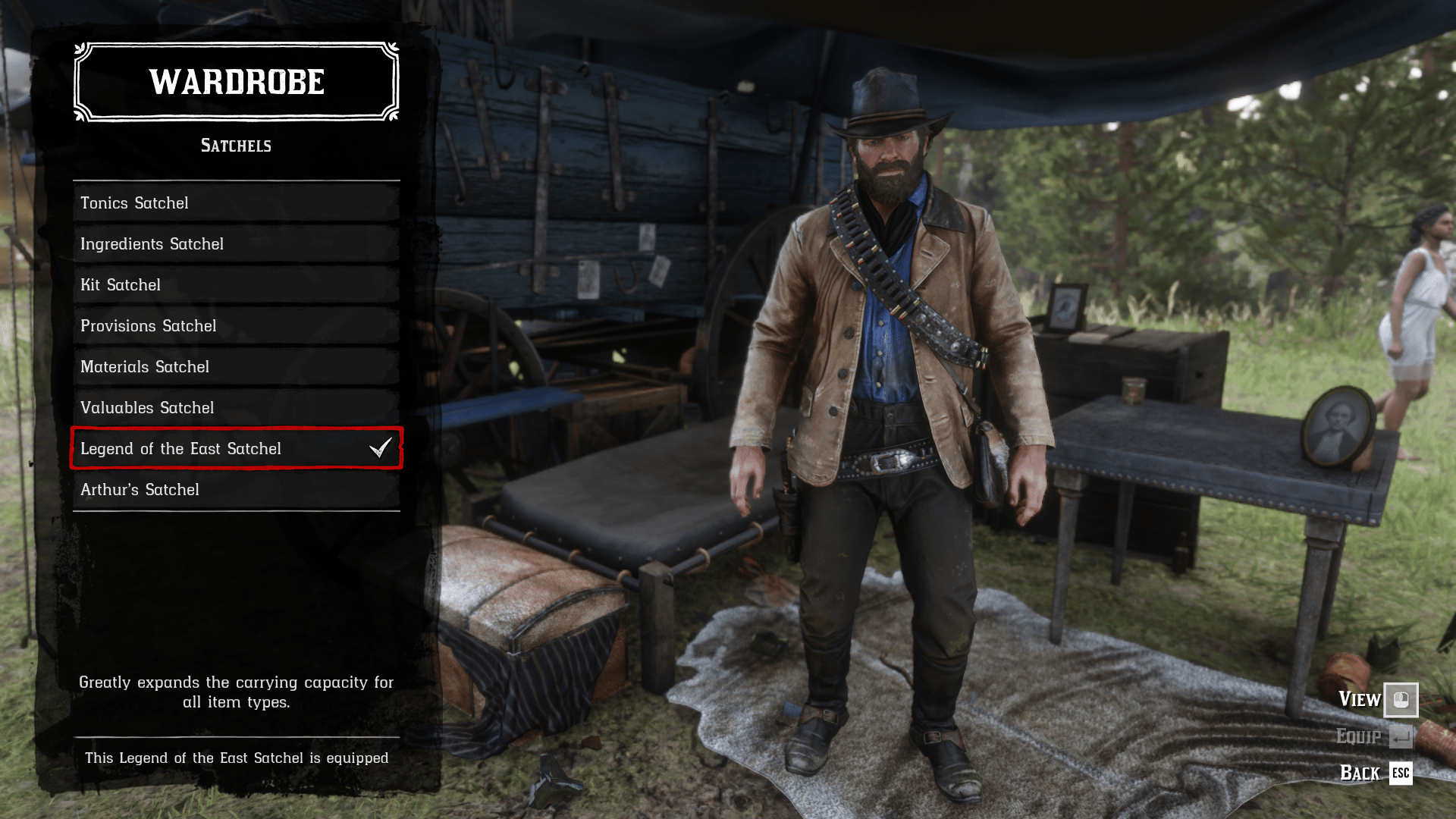Click the Equip enter-key icon
The width and height of the screenshot is (1456, 819).
pos(1401,736)
